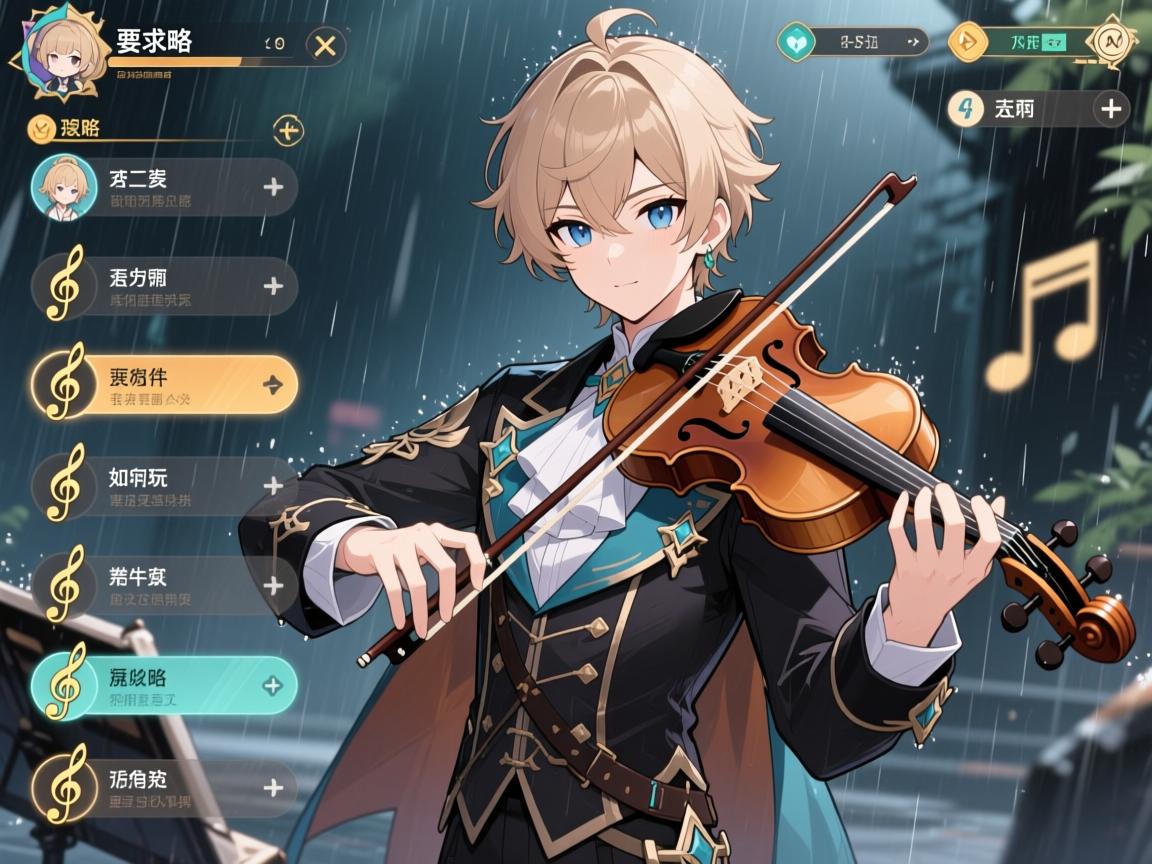Close the panel with the X button
Image resolution: width=1152 pixels, height=864 pixels.
(x=324, y=45)
